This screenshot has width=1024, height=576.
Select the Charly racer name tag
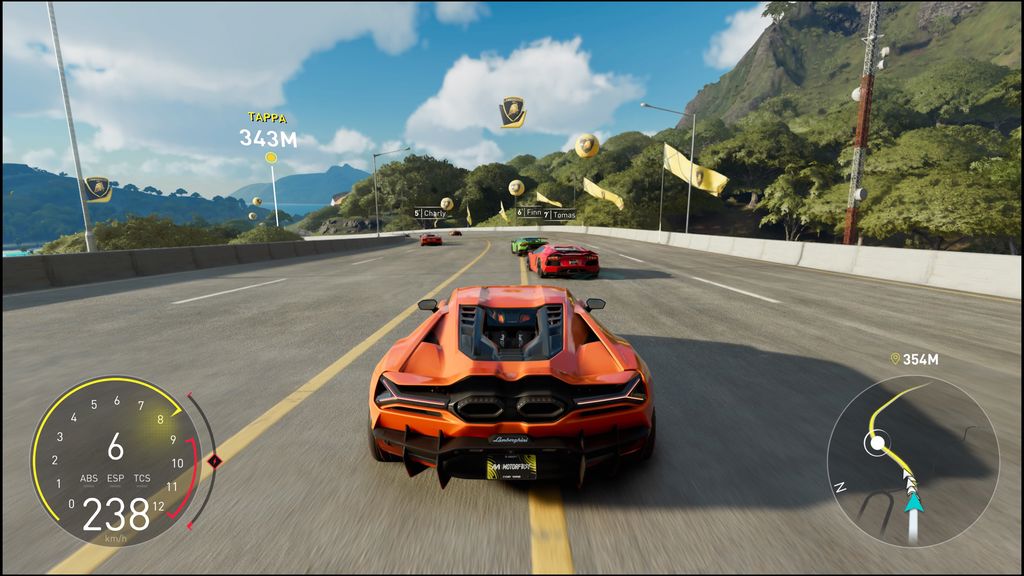(x=431, y=213)
